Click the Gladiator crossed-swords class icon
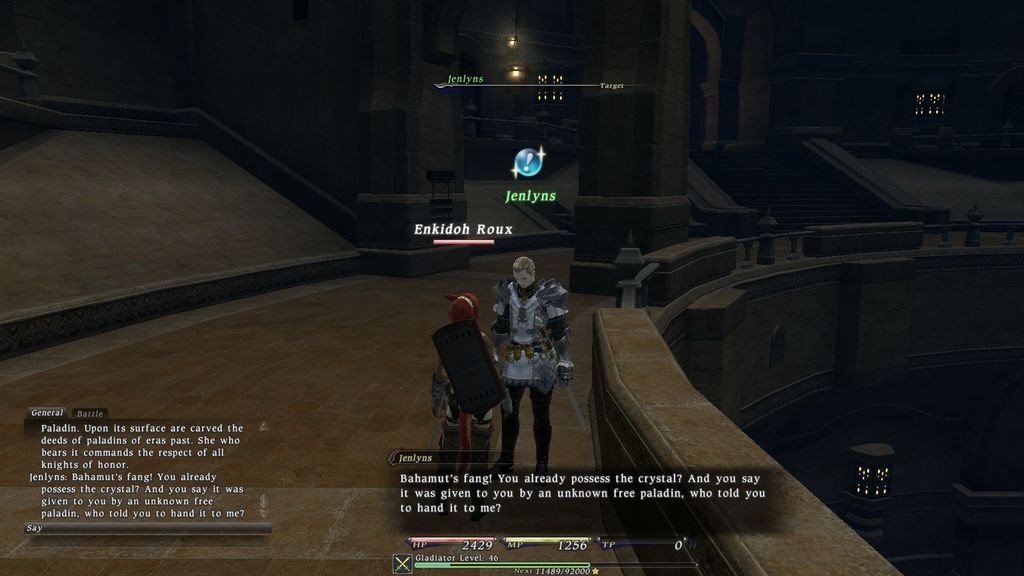This screenshot has width=1024, height=576. [402, 563]
